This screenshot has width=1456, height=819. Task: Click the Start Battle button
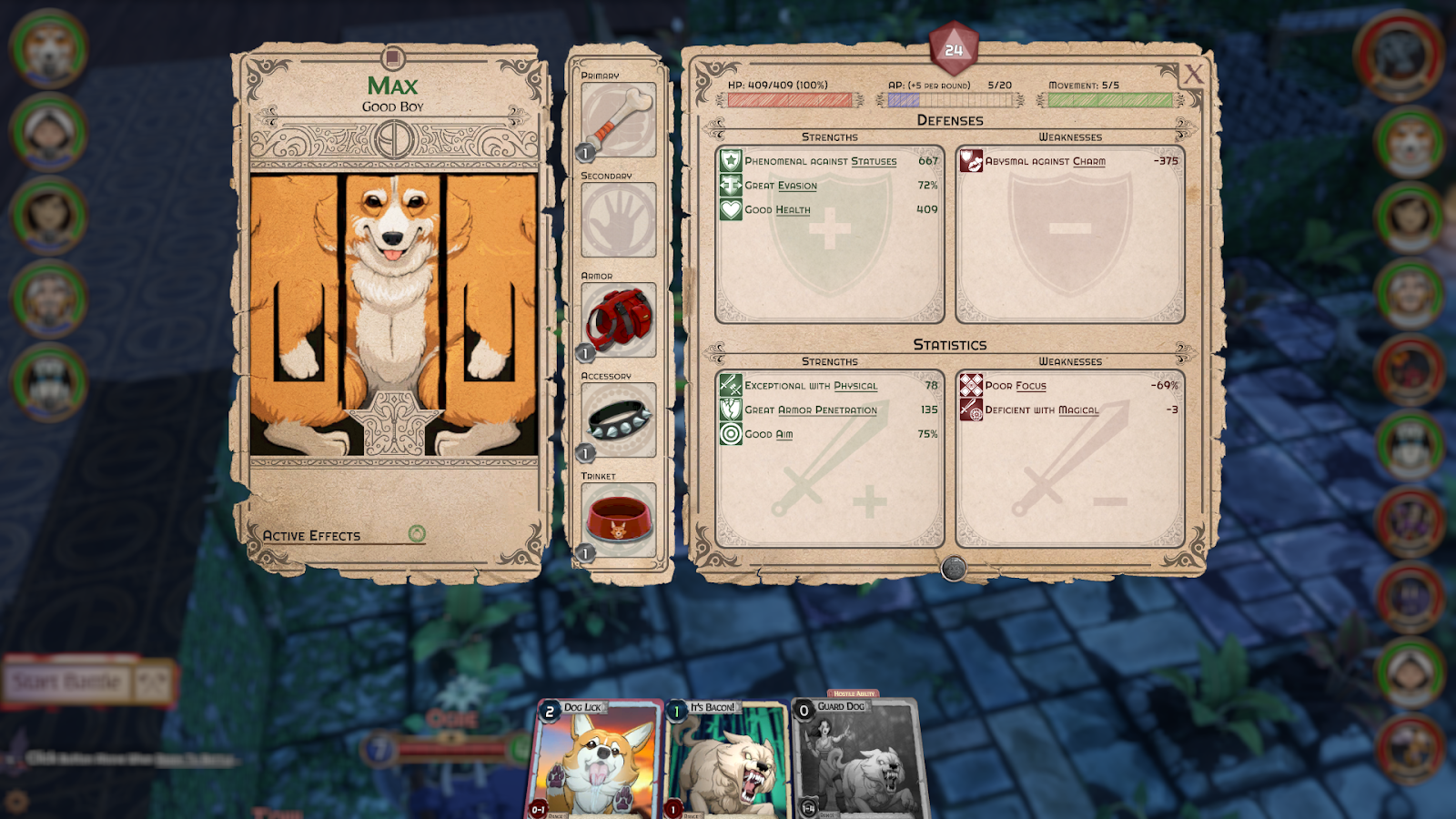67,682
